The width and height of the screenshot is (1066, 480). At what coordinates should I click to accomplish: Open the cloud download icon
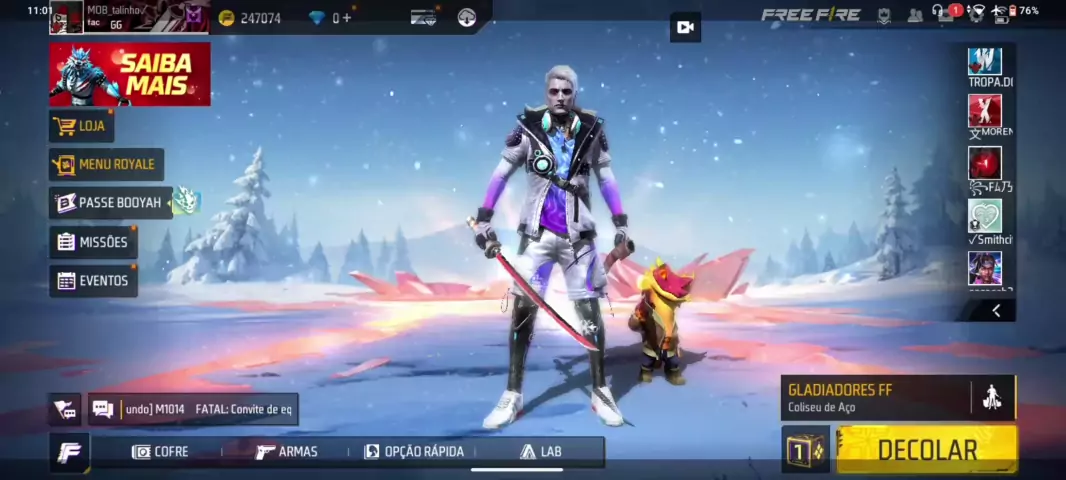click(467, 17)
